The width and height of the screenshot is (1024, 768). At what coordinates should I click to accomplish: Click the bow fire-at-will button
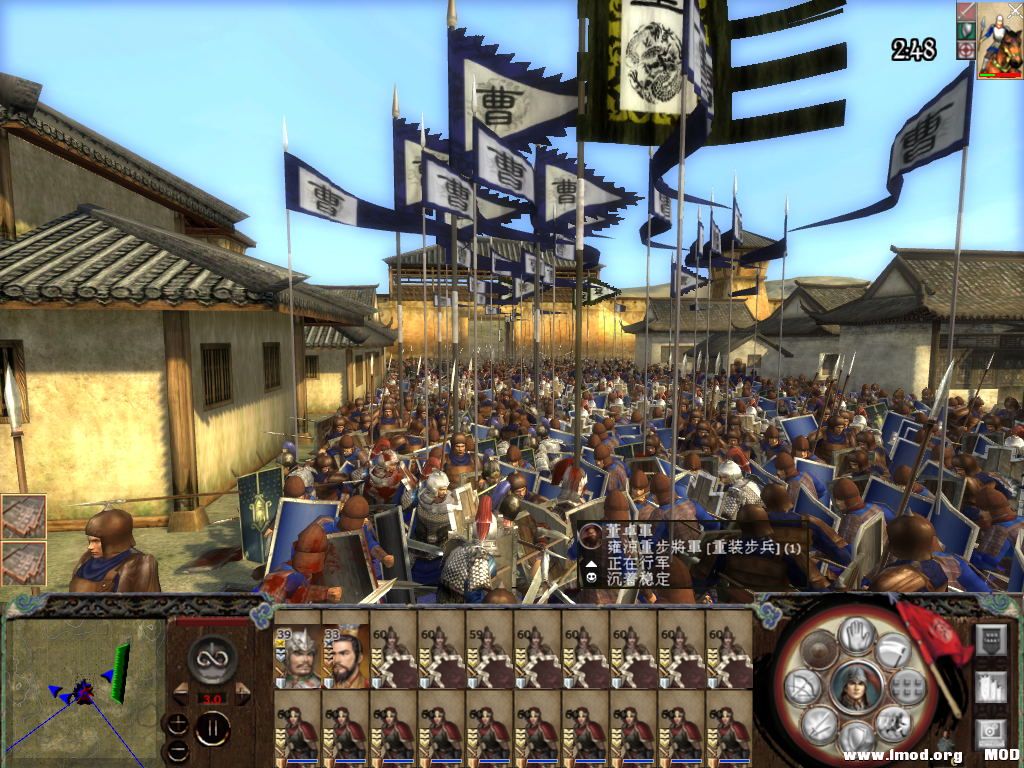tap(801, 686)
